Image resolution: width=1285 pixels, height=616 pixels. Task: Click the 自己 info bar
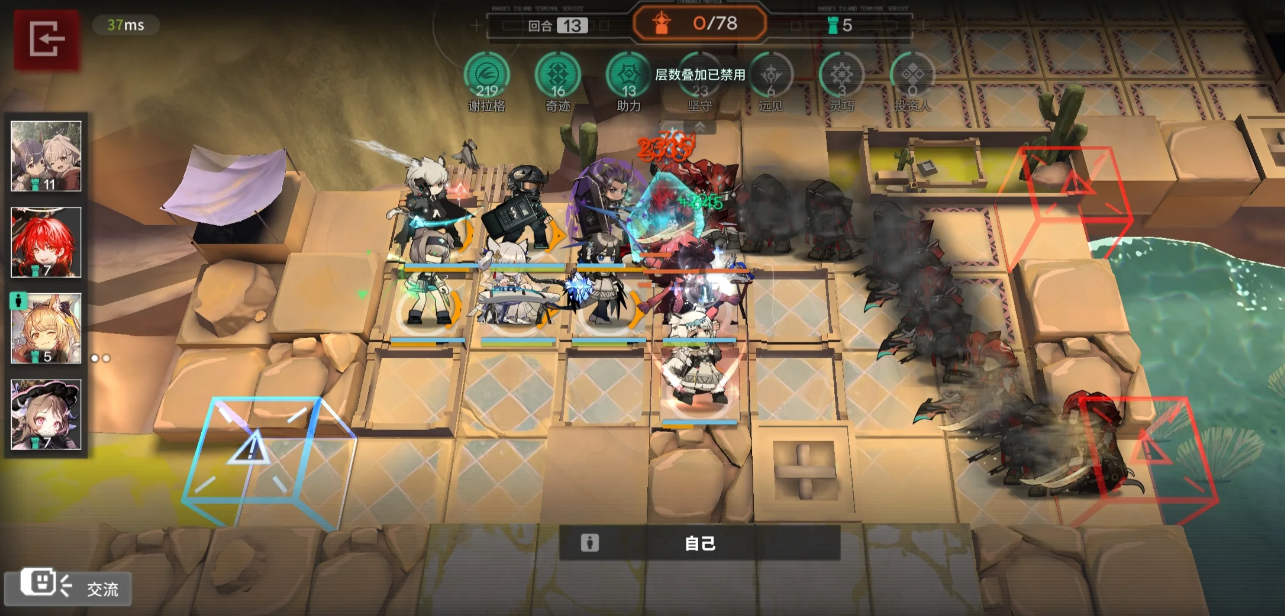click(699, 543)
